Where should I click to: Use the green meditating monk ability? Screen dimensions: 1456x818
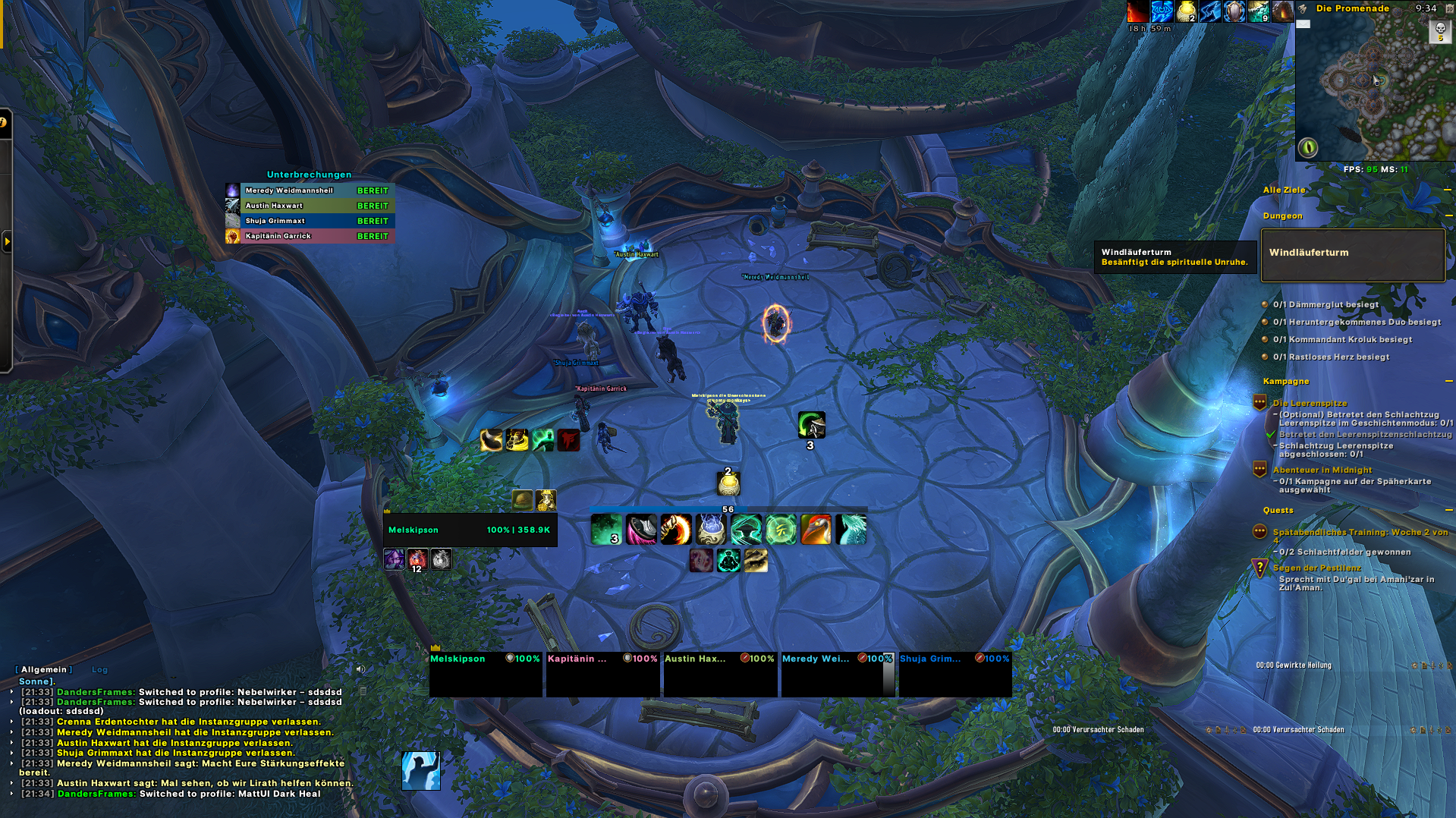coord(728,561)
